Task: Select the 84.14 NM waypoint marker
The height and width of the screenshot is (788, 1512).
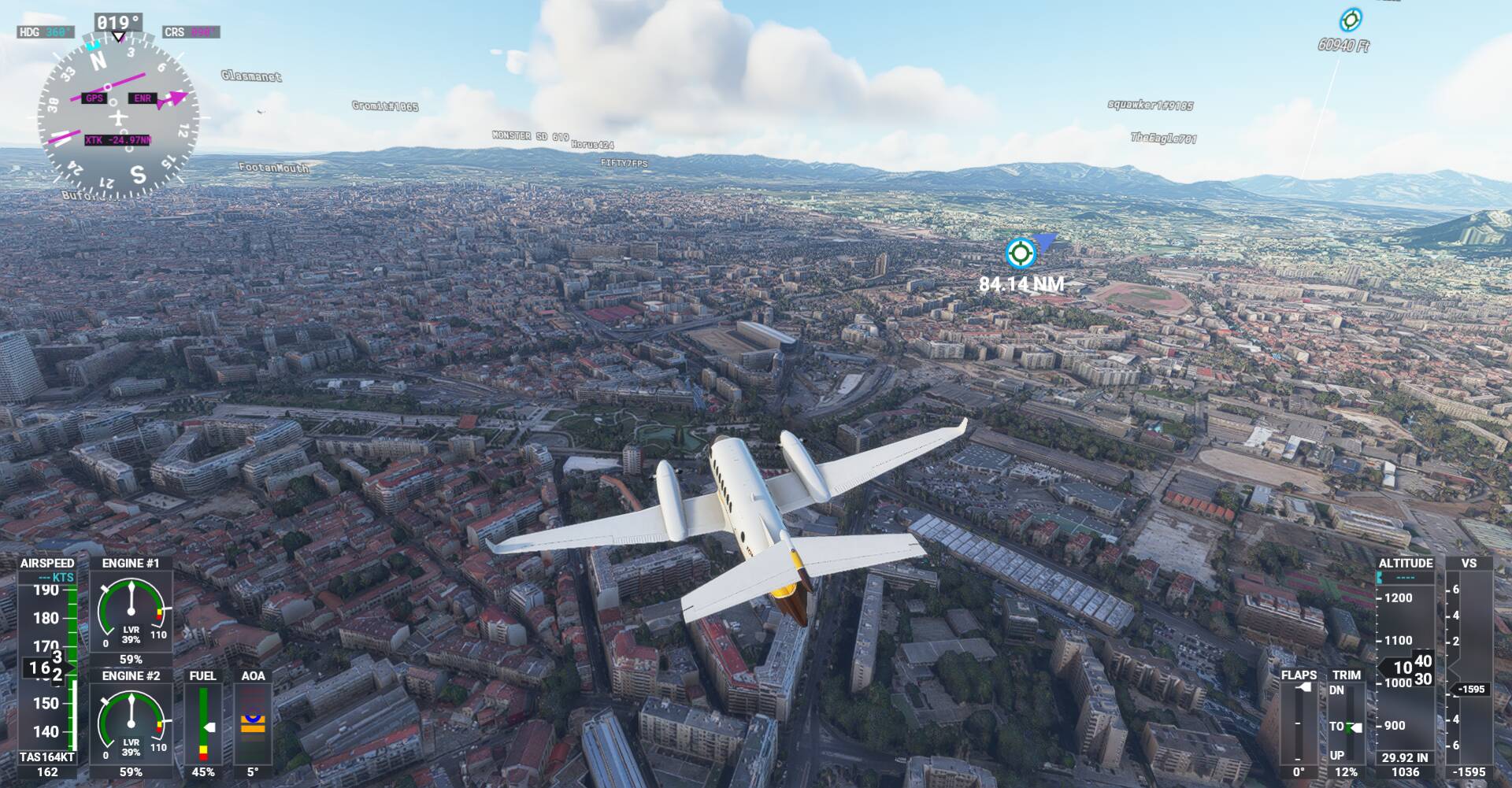Action: point(1021,253)
